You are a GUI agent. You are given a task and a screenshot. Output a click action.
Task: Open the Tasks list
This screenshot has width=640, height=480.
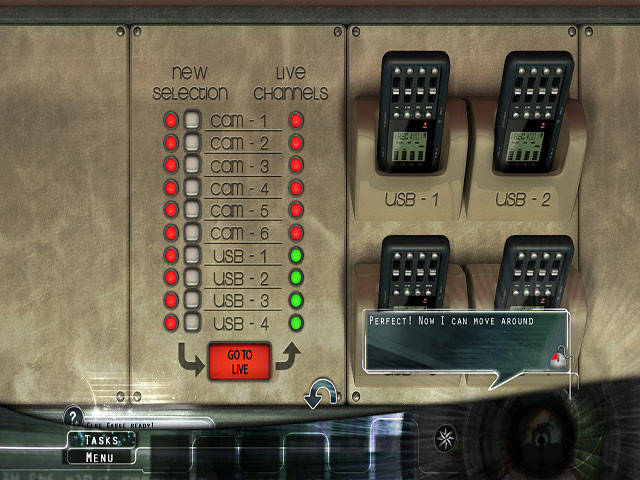point(101,440)
